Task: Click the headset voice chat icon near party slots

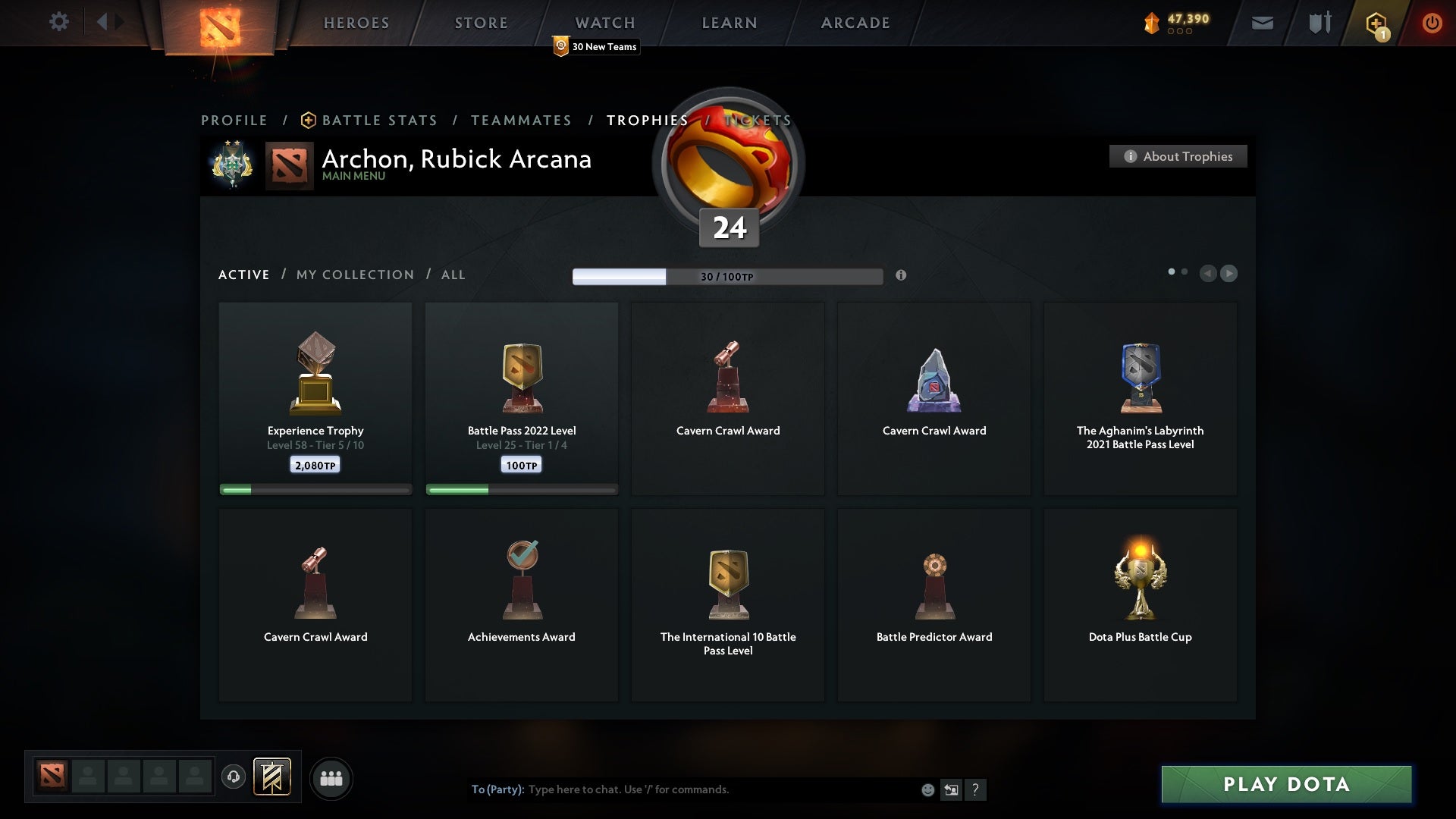Action: (234, 778)
